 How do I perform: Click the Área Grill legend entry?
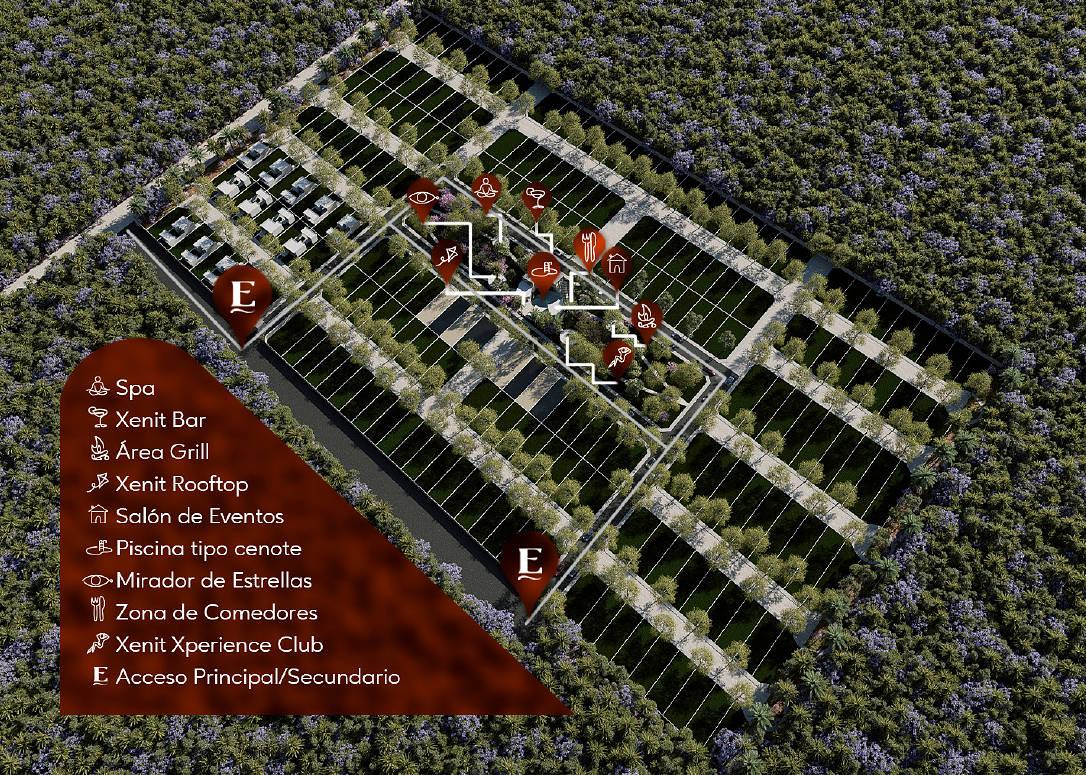[x=162, y=452]
